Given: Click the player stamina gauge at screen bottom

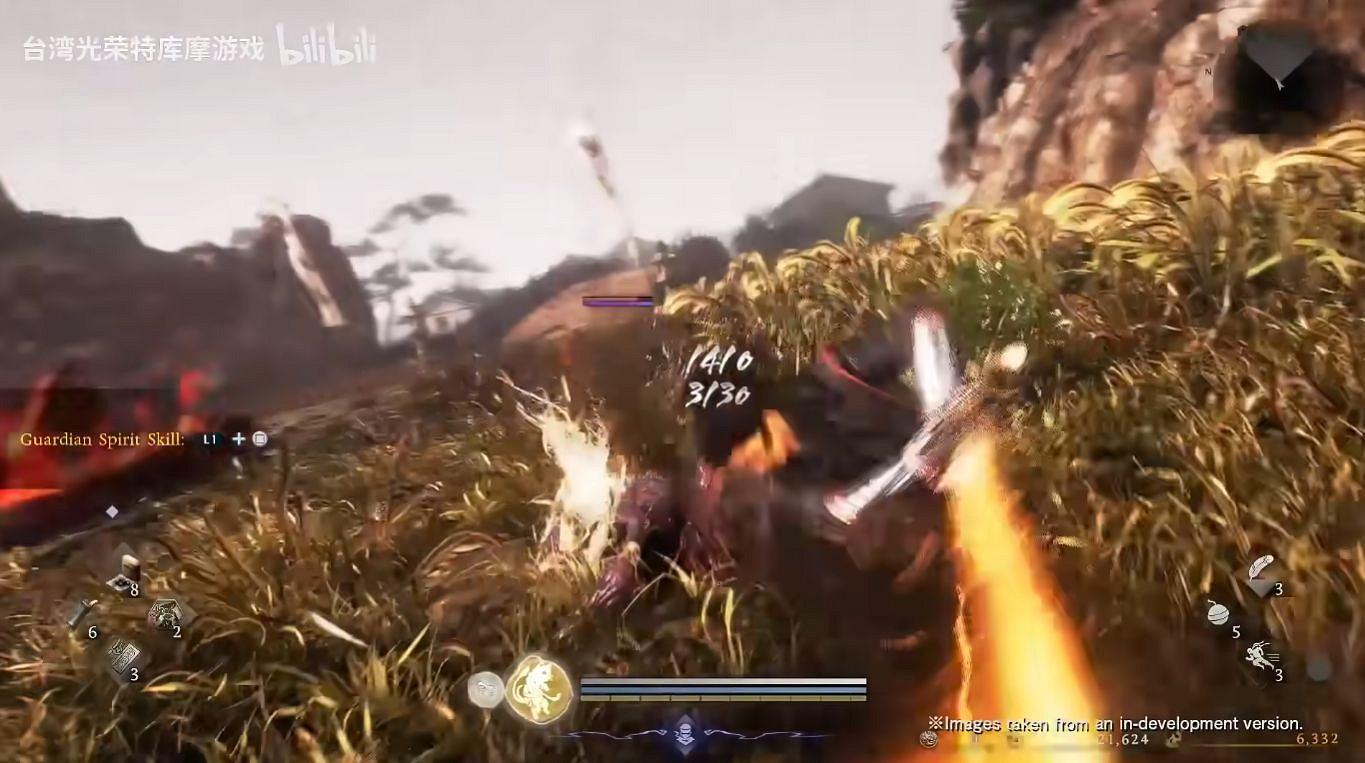Looking at the screenshot, I should pyautogui.click(x=725, y=688).
